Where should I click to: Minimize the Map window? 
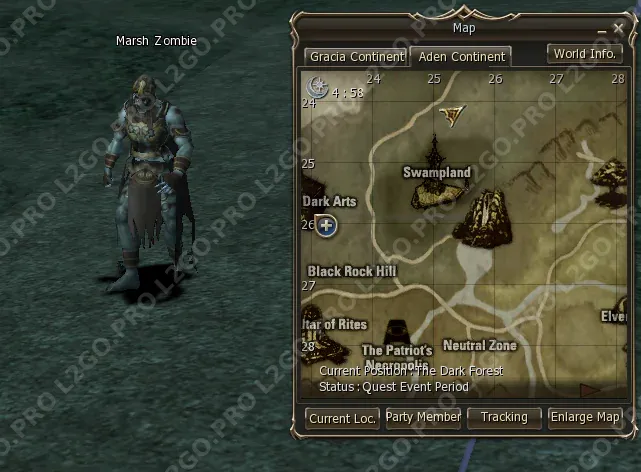pyautogui.click(x=602, y=31)
